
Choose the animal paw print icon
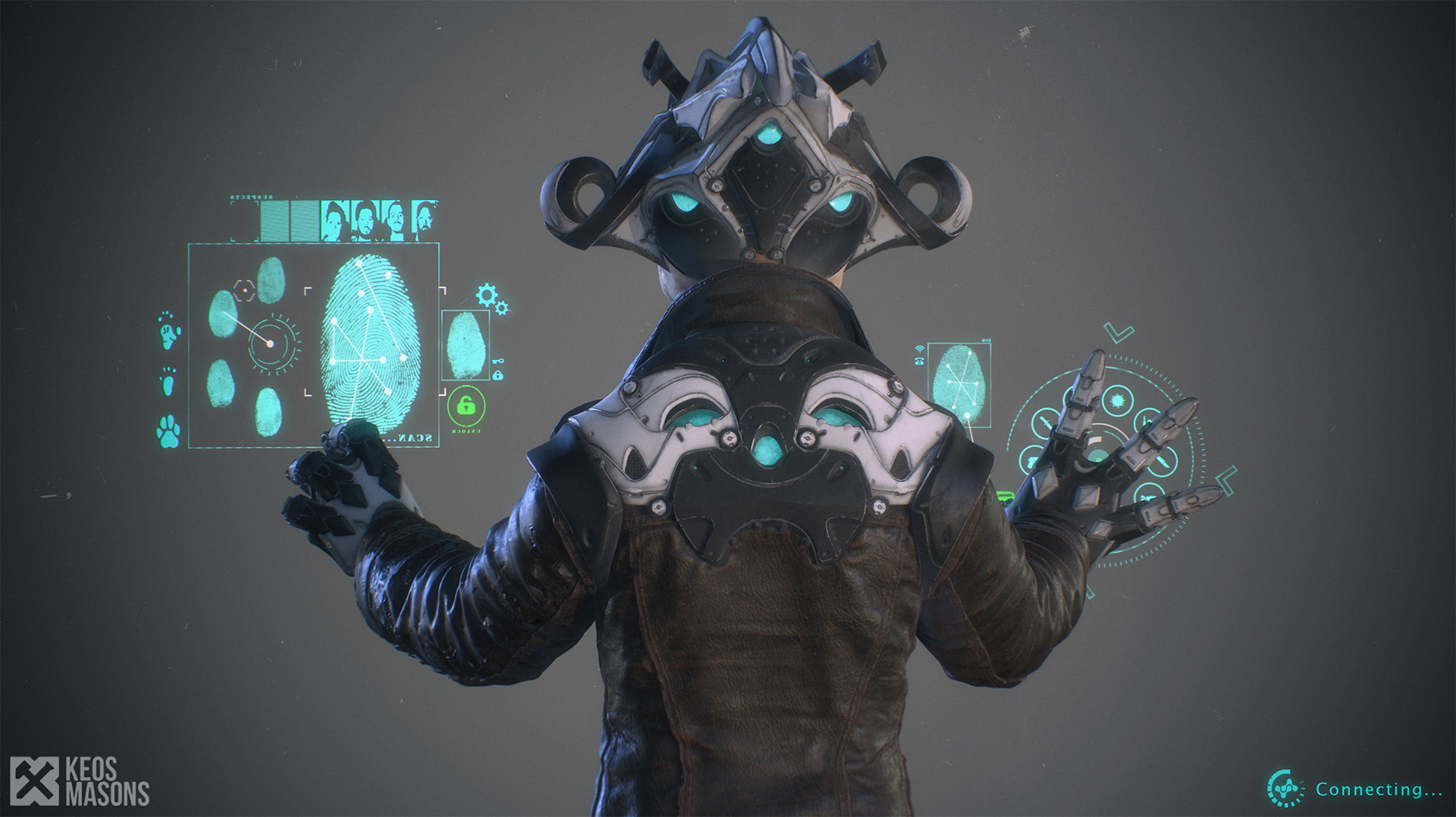[168, 431]
